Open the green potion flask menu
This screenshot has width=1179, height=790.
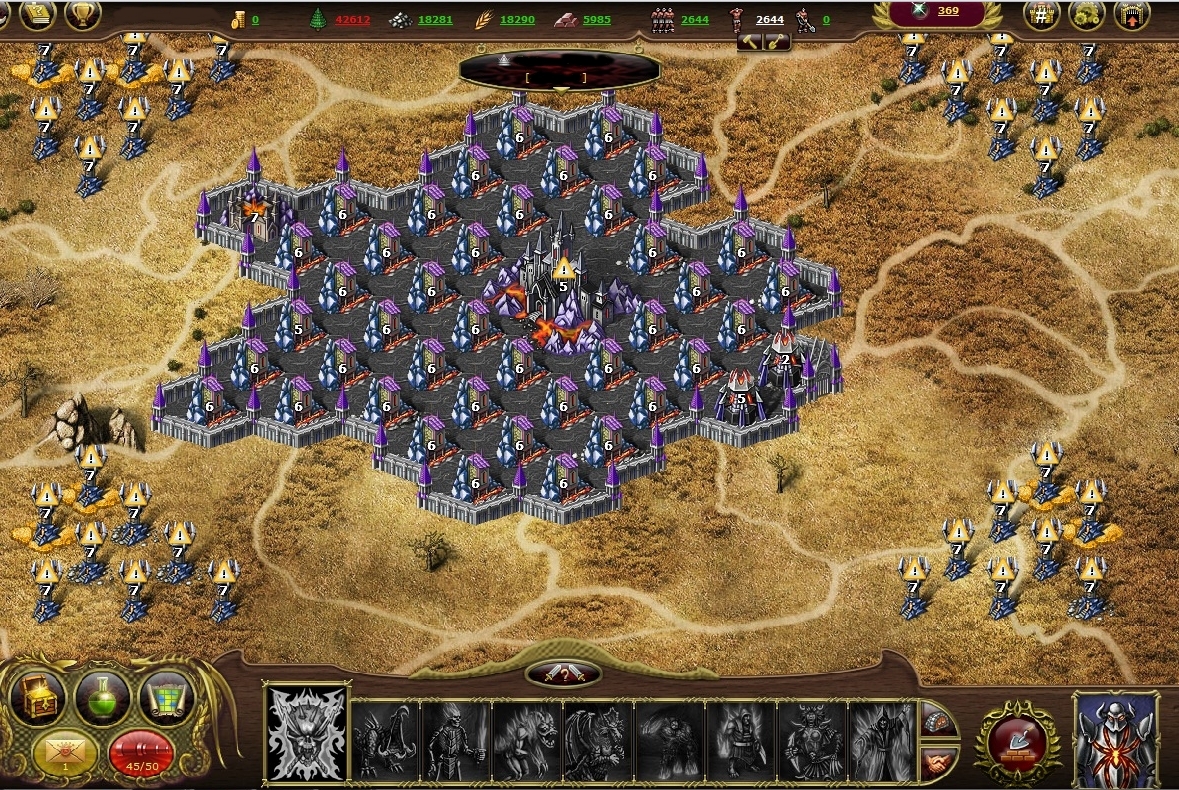click(x=102, y=697)
